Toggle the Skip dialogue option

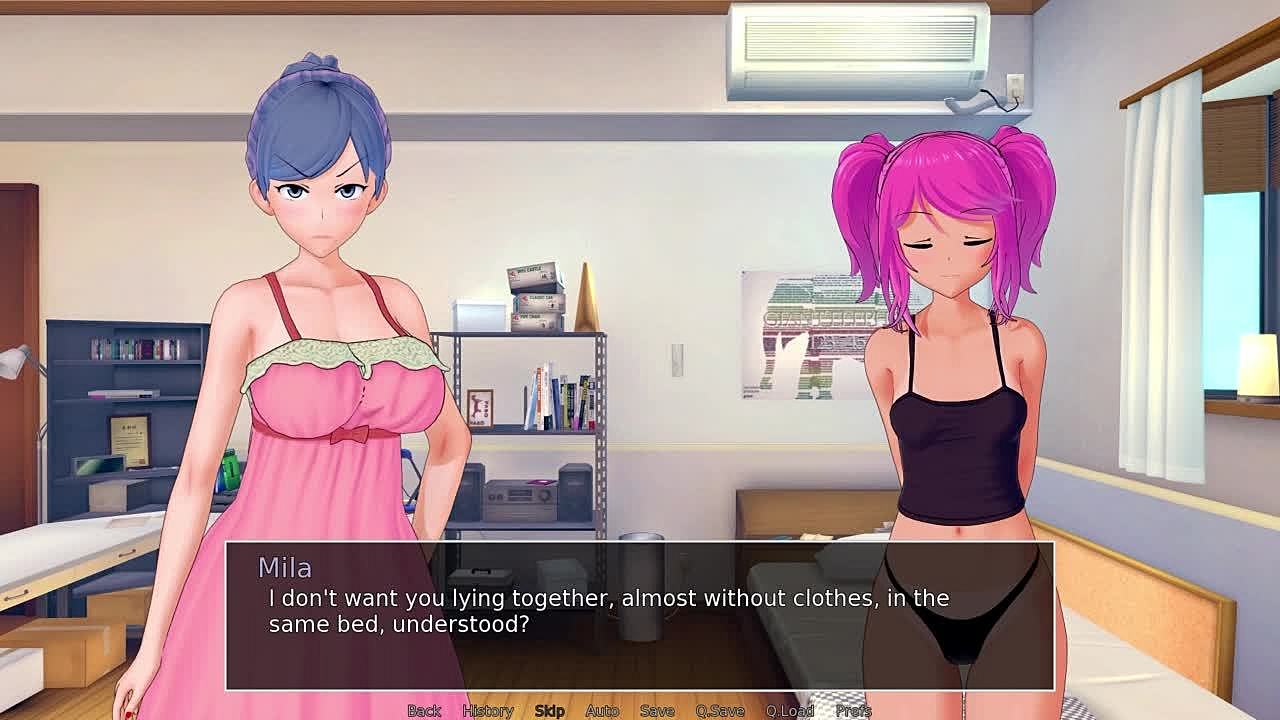(549, 711)
